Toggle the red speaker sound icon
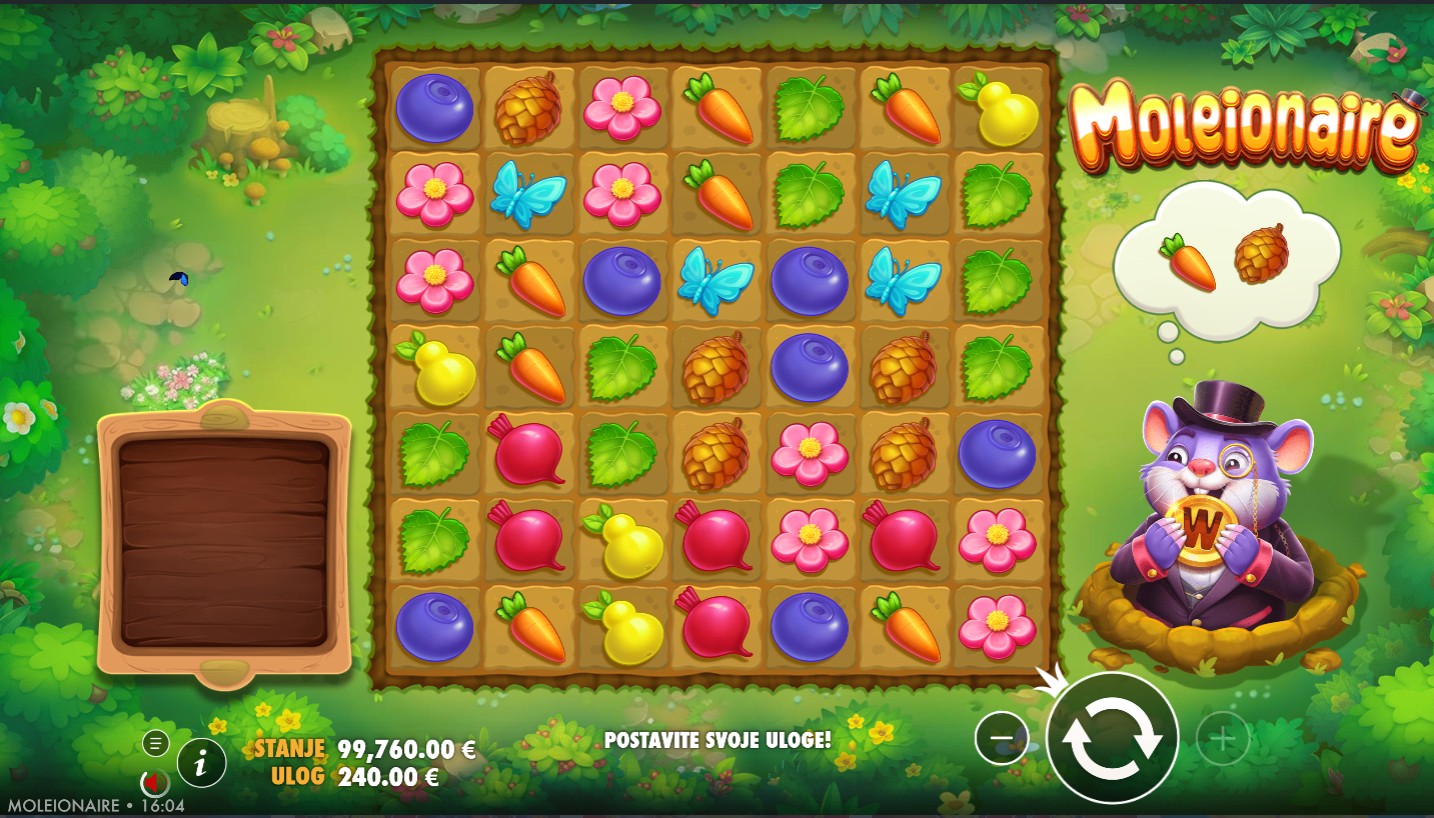Screen dimensions: 1434x818 point(154,781)
